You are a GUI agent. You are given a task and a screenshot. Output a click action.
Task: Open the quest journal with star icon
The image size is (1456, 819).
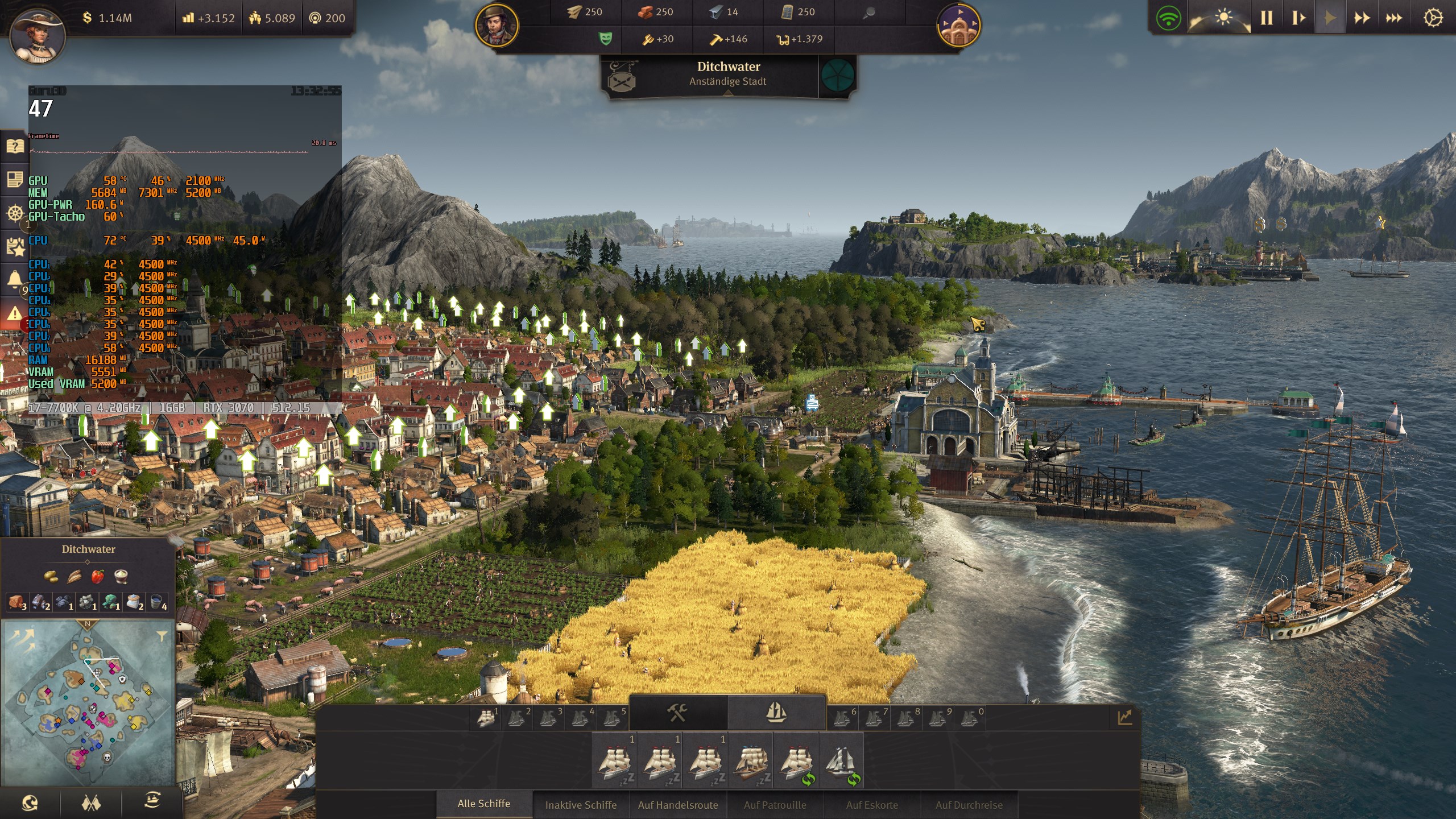[x=15, y=246]
